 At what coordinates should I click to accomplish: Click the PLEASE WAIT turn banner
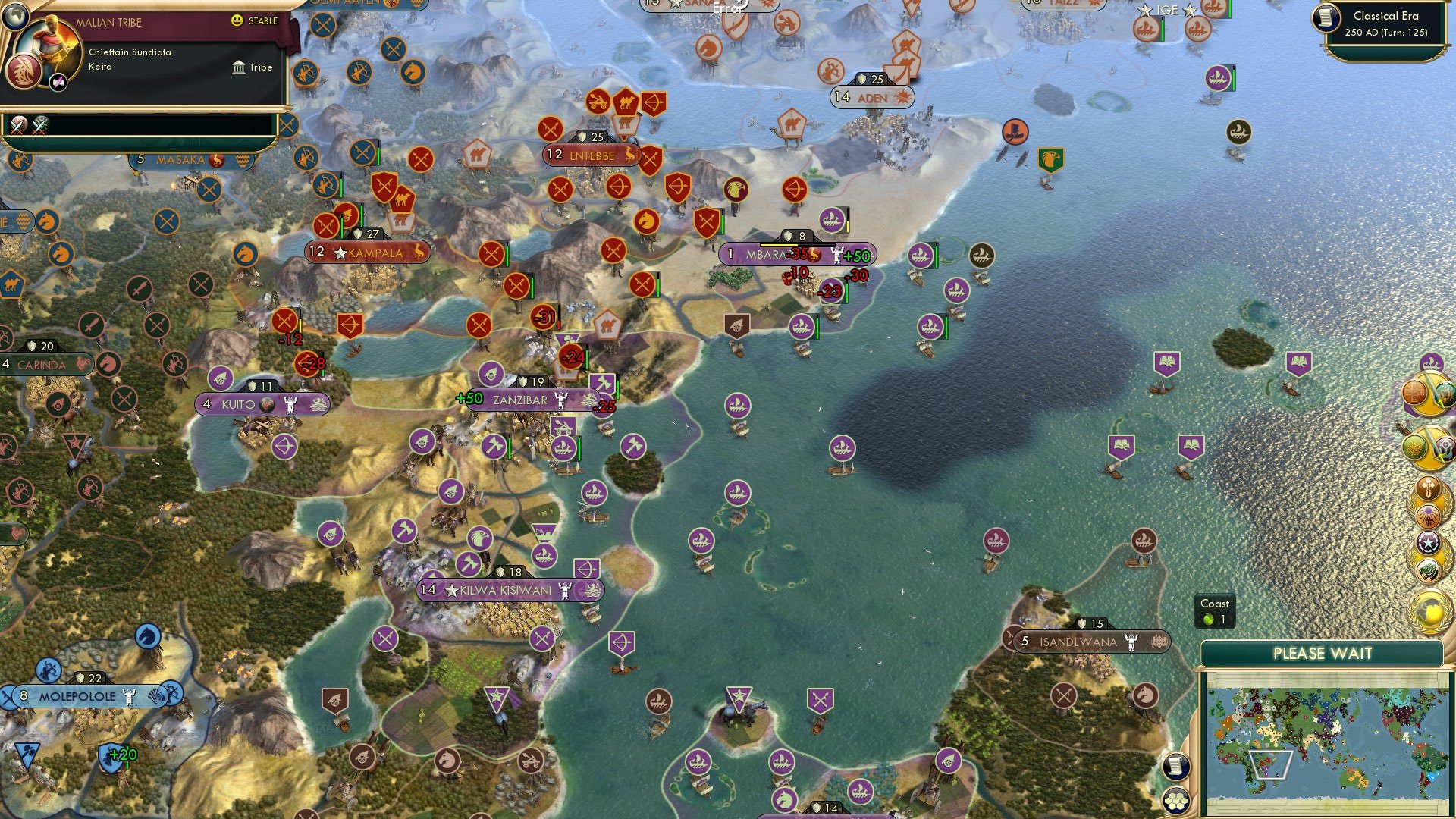pos(1323,652)
